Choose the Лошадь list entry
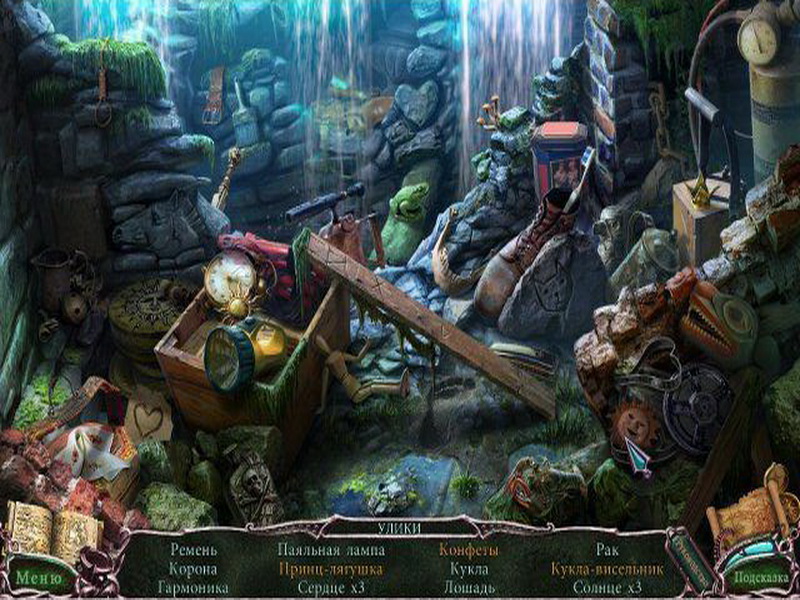The height and width of the screenshot is (600, 800). pyautogui.click(x=468, y=587)
